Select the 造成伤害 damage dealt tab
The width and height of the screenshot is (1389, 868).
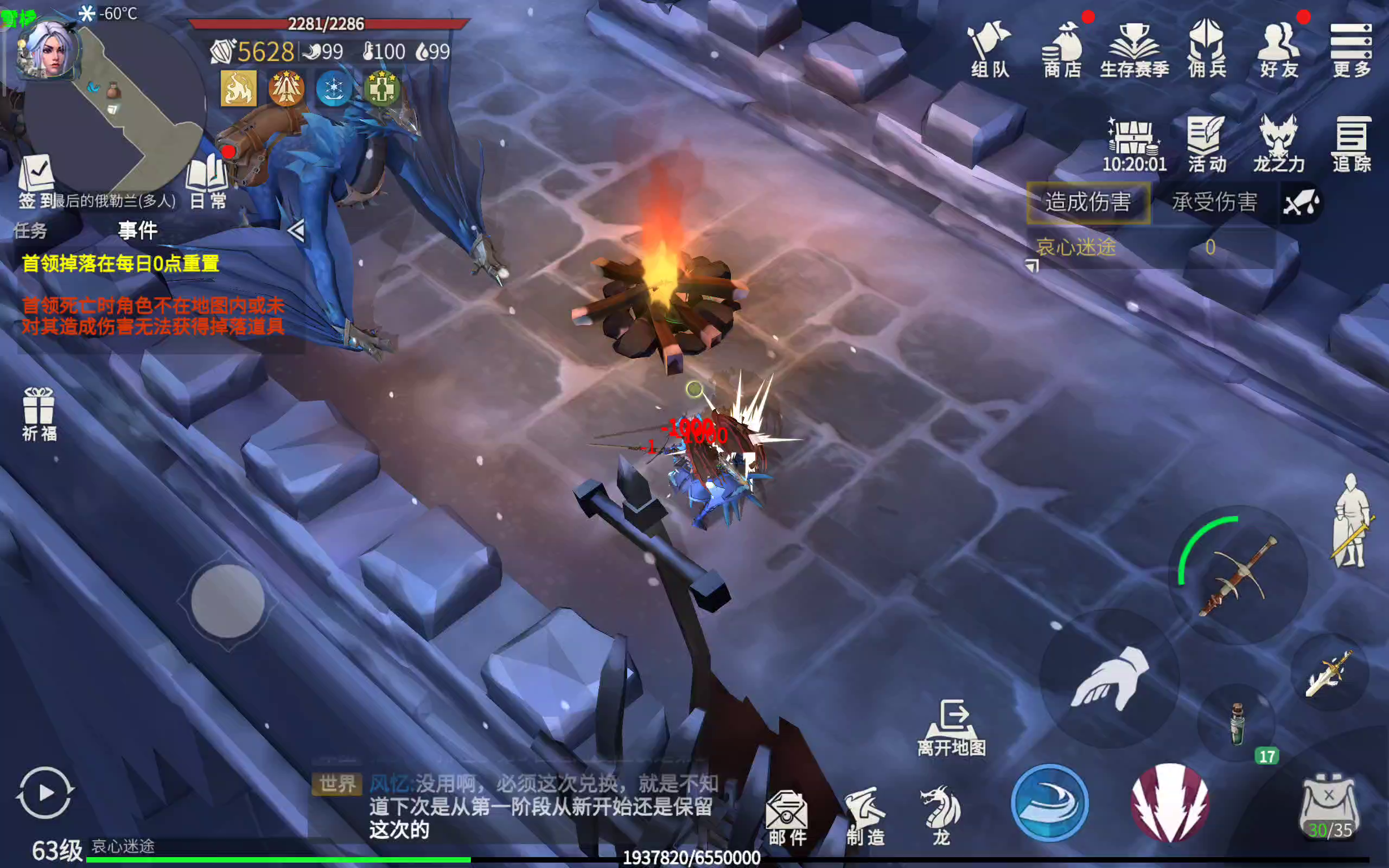coord(1088,202)
